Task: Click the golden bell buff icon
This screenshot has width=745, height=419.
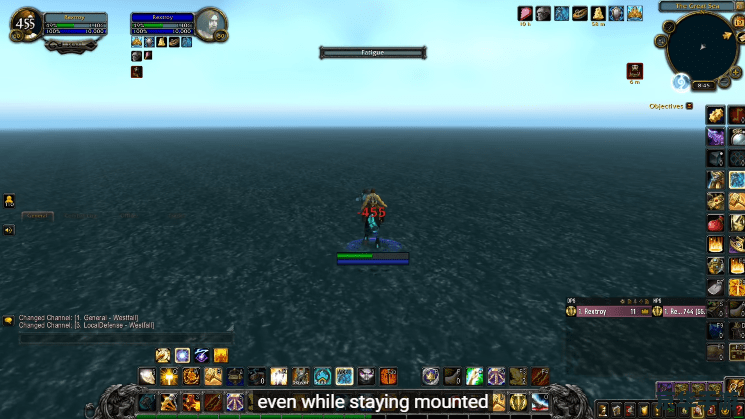Action: coord(598,13)
